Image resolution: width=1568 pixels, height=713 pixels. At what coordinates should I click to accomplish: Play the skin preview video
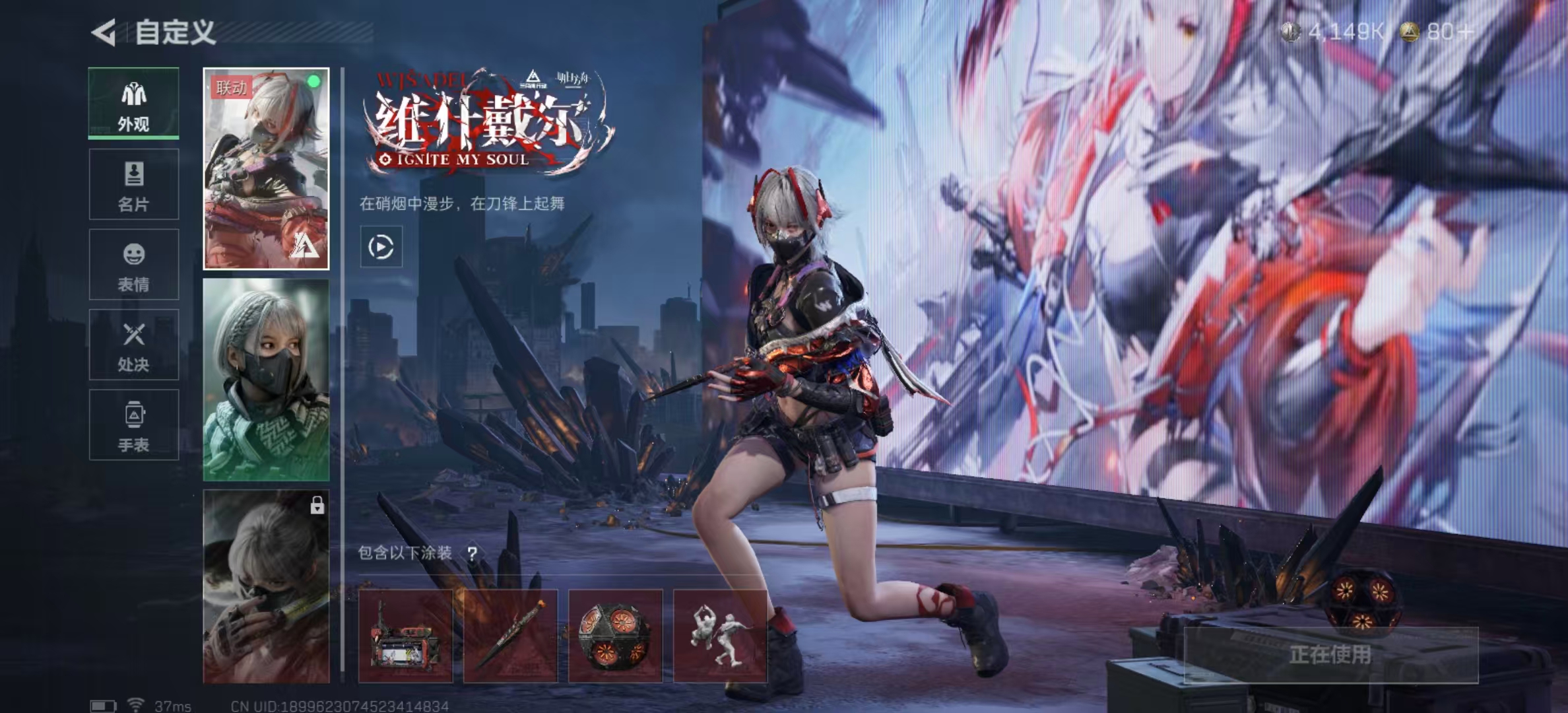381,247
